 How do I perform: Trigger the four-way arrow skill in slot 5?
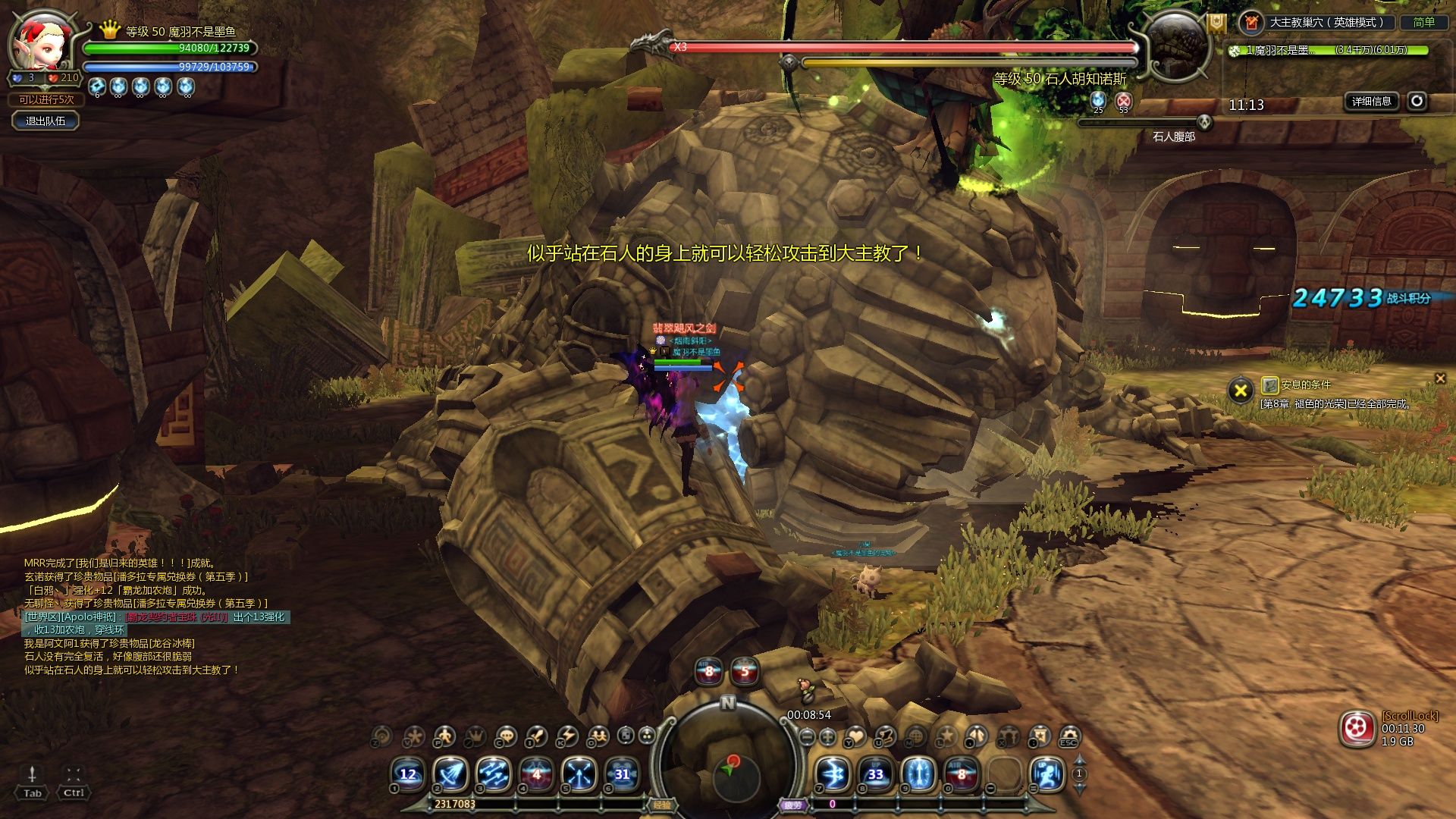(x=579, y=774)
